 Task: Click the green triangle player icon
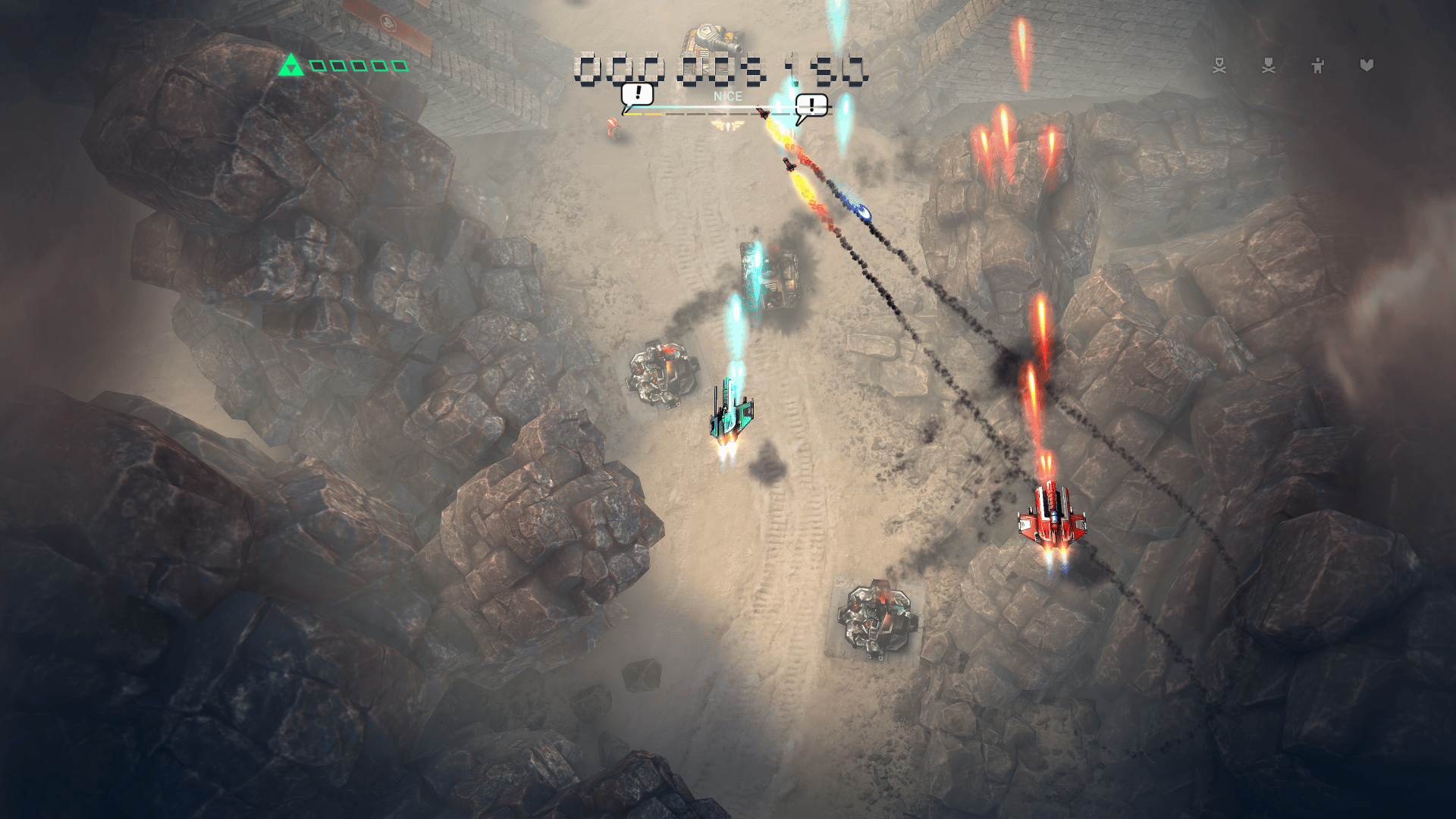pos(290,65)
